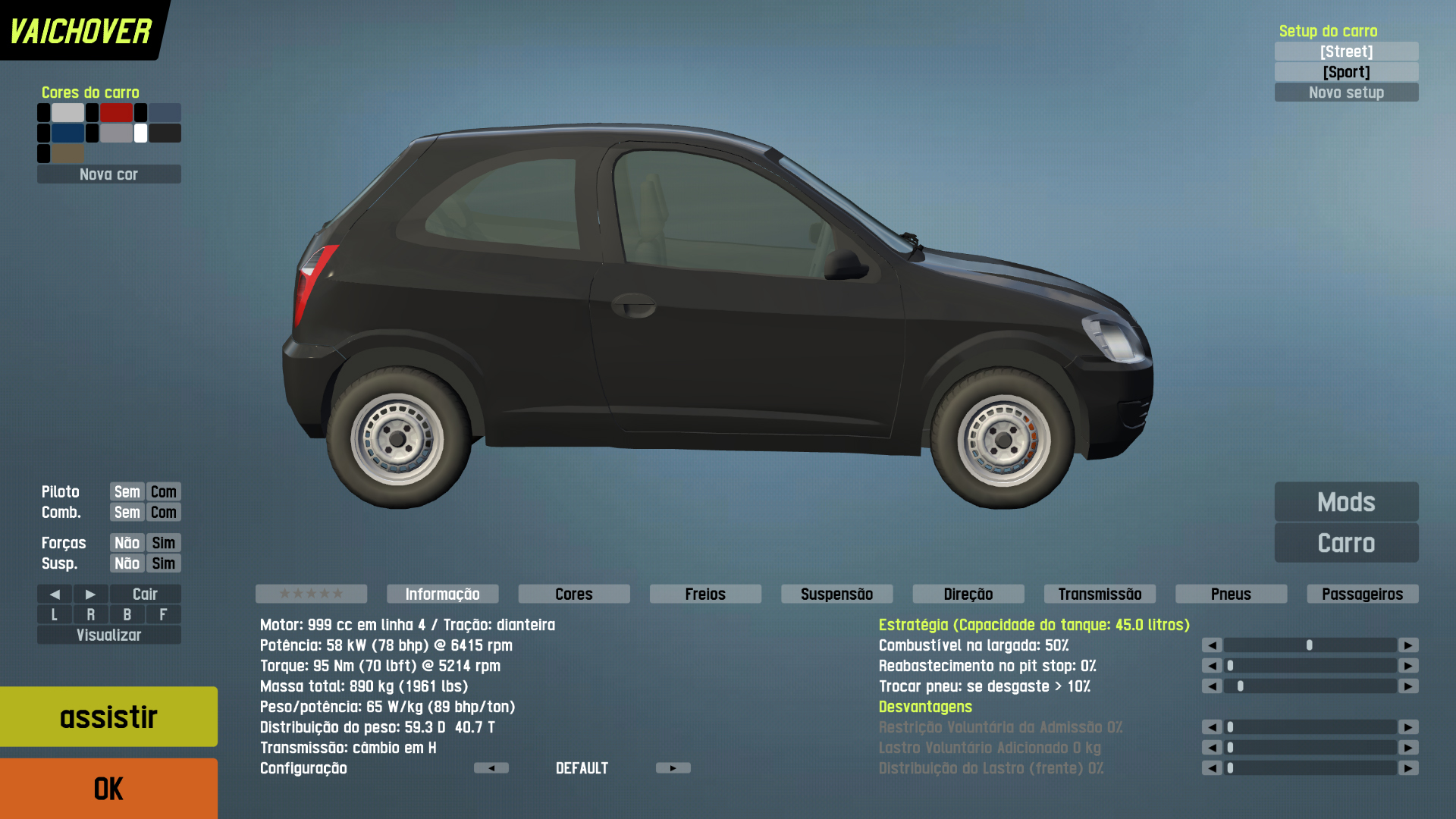Switch to the Pneus tab
The height and width of the screenshot is (819, 1456).
[1231, 594]
